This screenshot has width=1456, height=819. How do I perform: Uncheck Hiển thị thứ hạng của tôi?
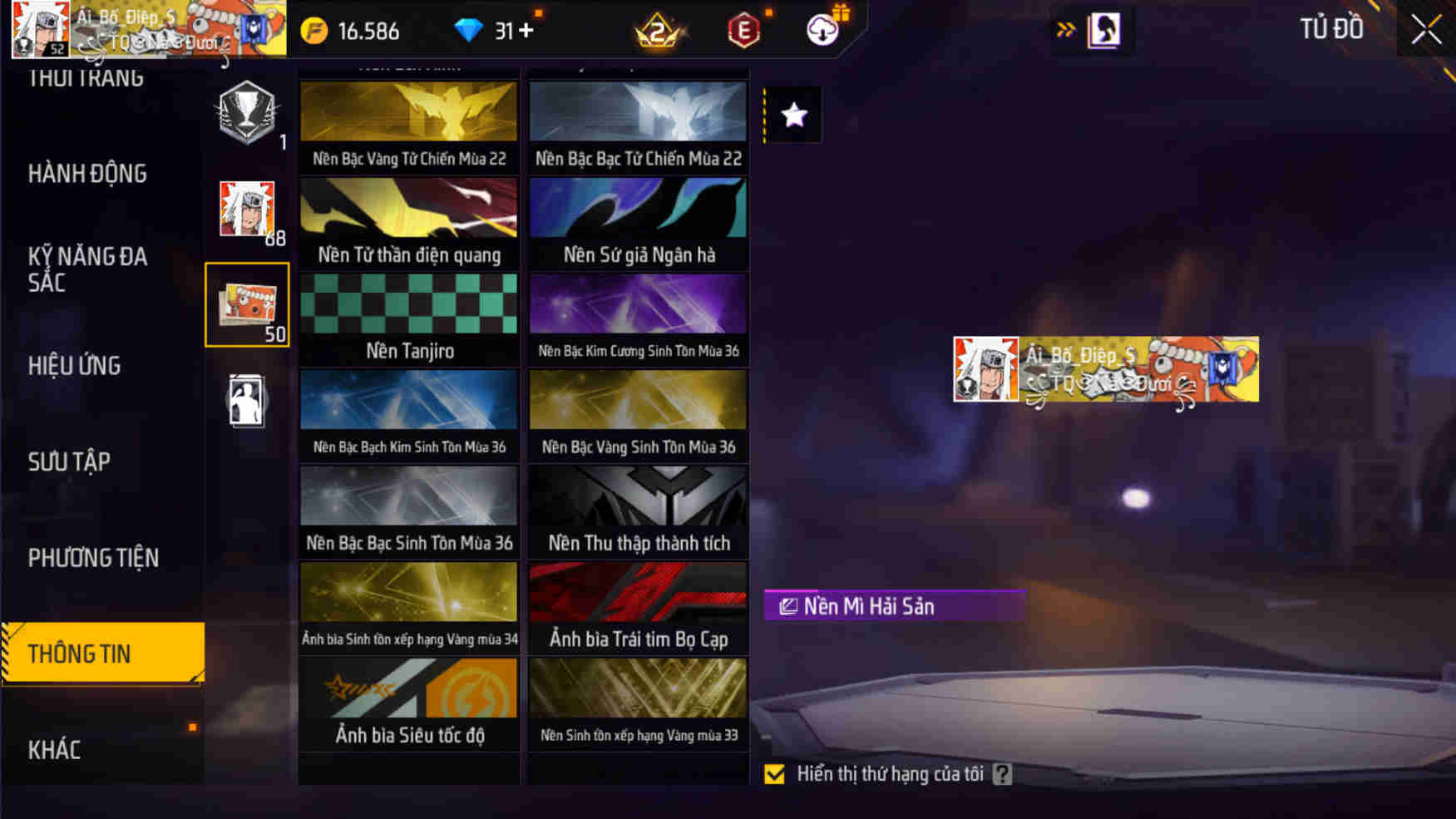[774, 774]
